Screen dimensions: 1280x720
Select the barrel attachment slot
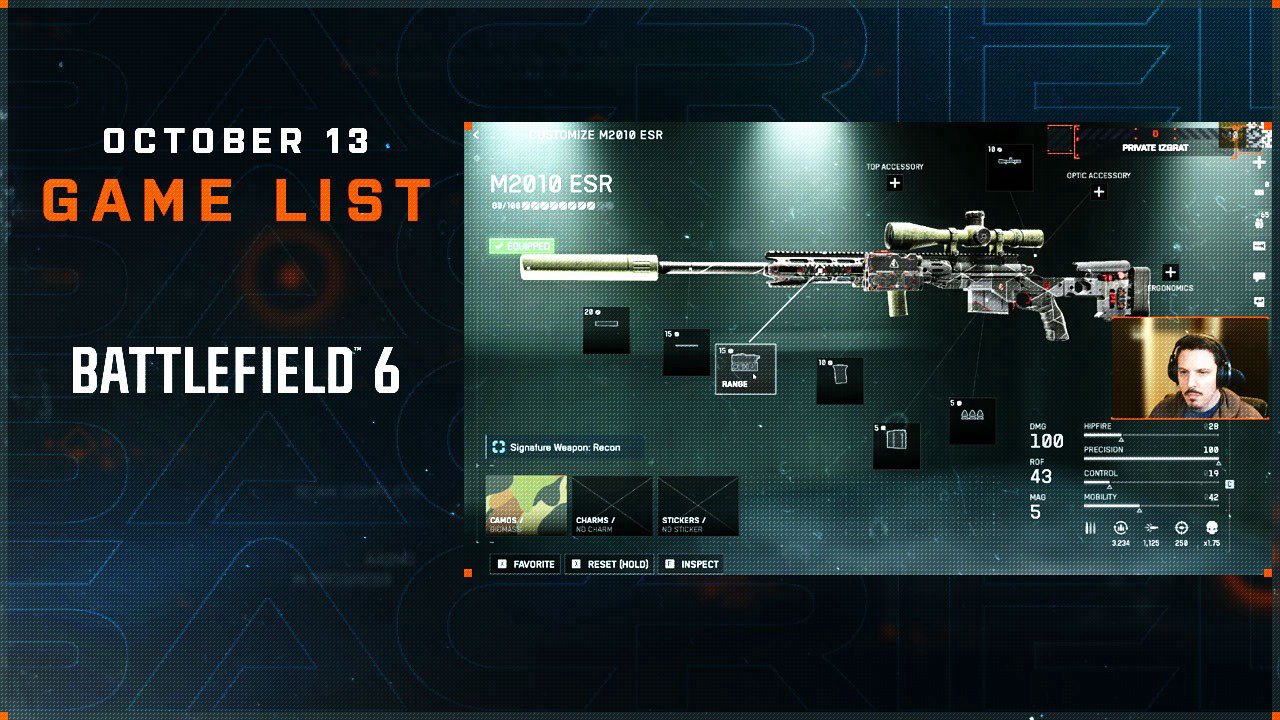pos(686,352)
